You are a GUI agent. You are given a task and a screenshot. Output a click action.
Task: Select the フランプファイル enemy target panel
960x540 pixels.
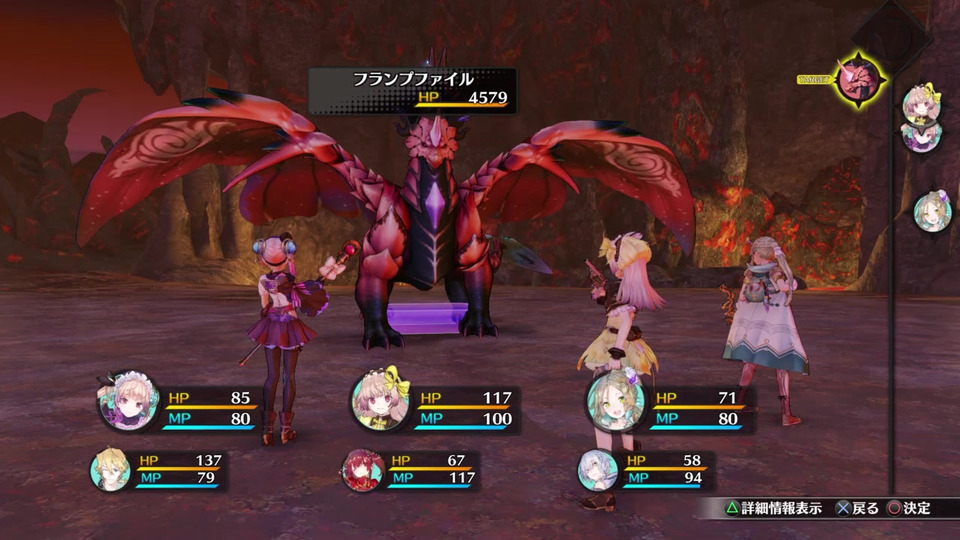pos(412,89)
